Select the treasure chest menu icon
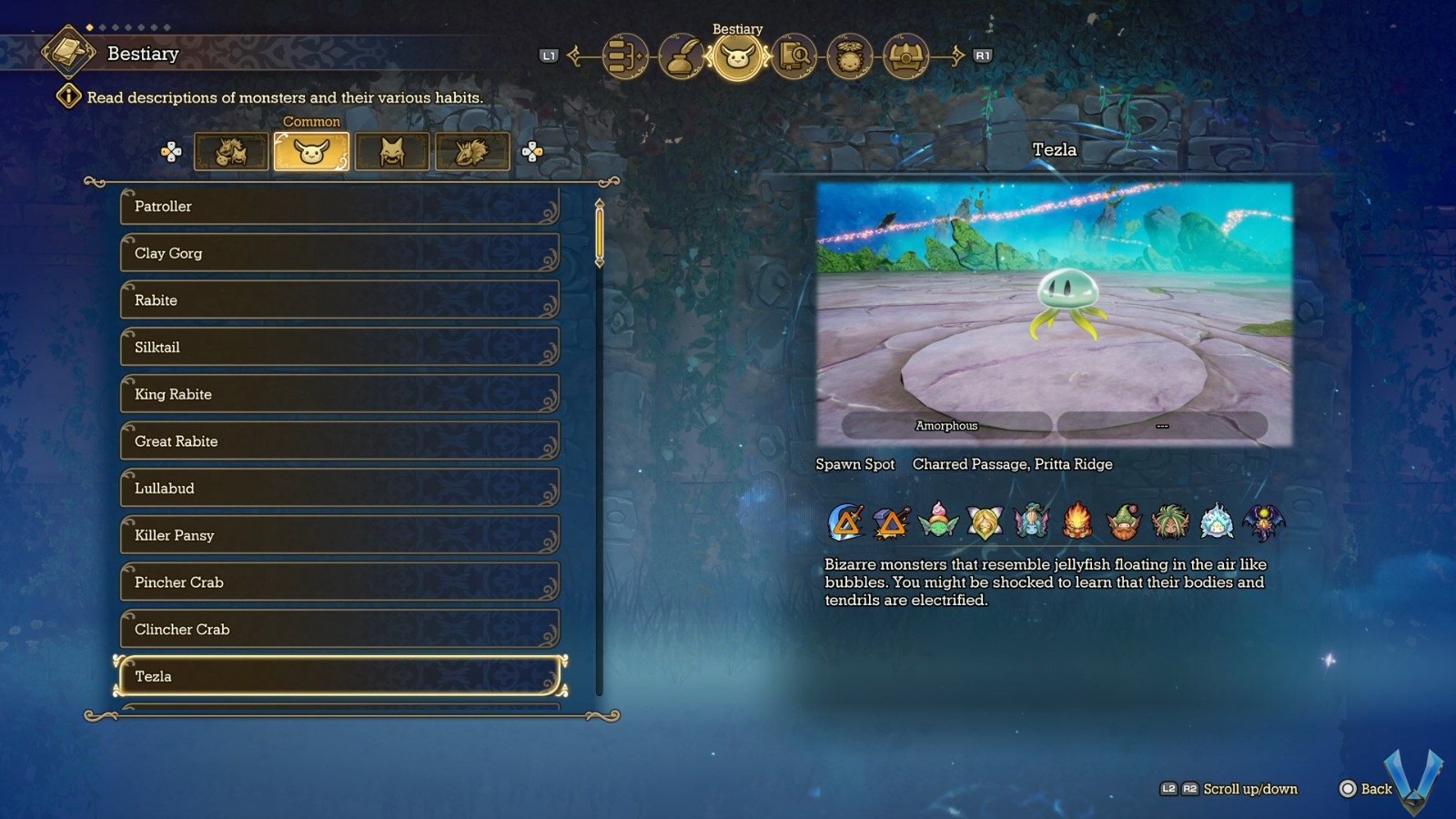Viewport: 1456px width, 819px height. tap(907, 56)
